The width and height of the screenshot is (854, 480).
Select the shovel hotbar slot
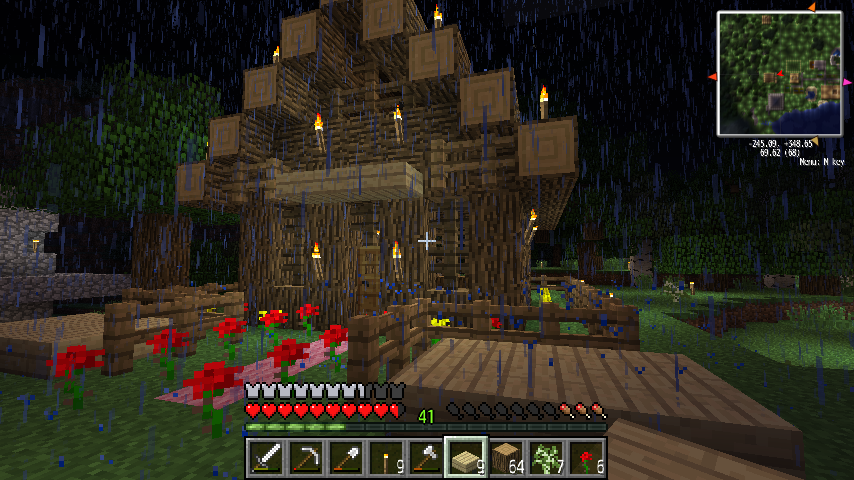click(345, 458)
